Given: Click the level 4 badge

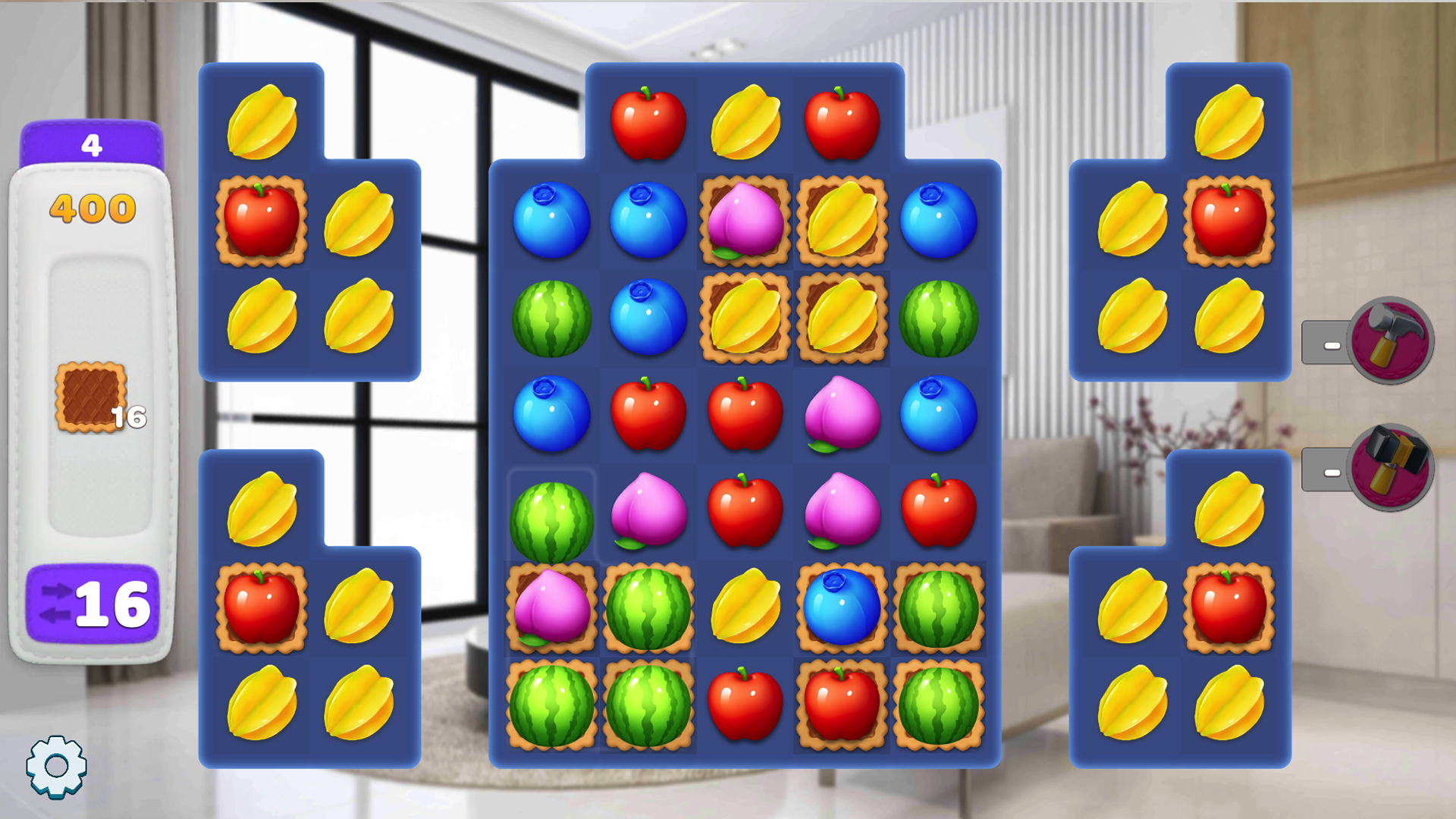Looking at the screenshot, I should click(91, 144).
